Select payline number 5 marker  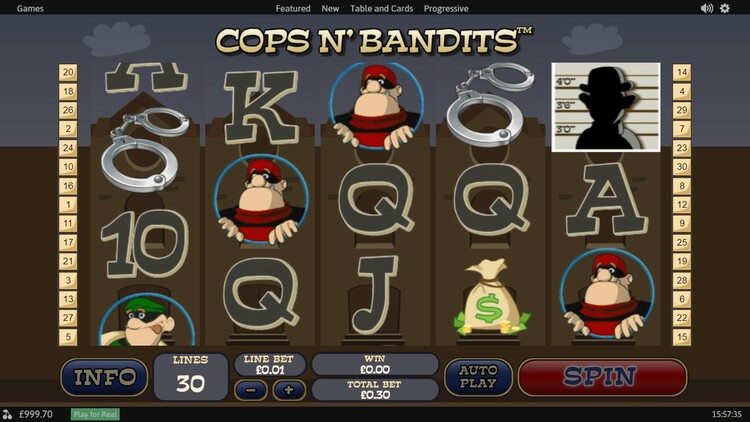click(x=69, y=337)
